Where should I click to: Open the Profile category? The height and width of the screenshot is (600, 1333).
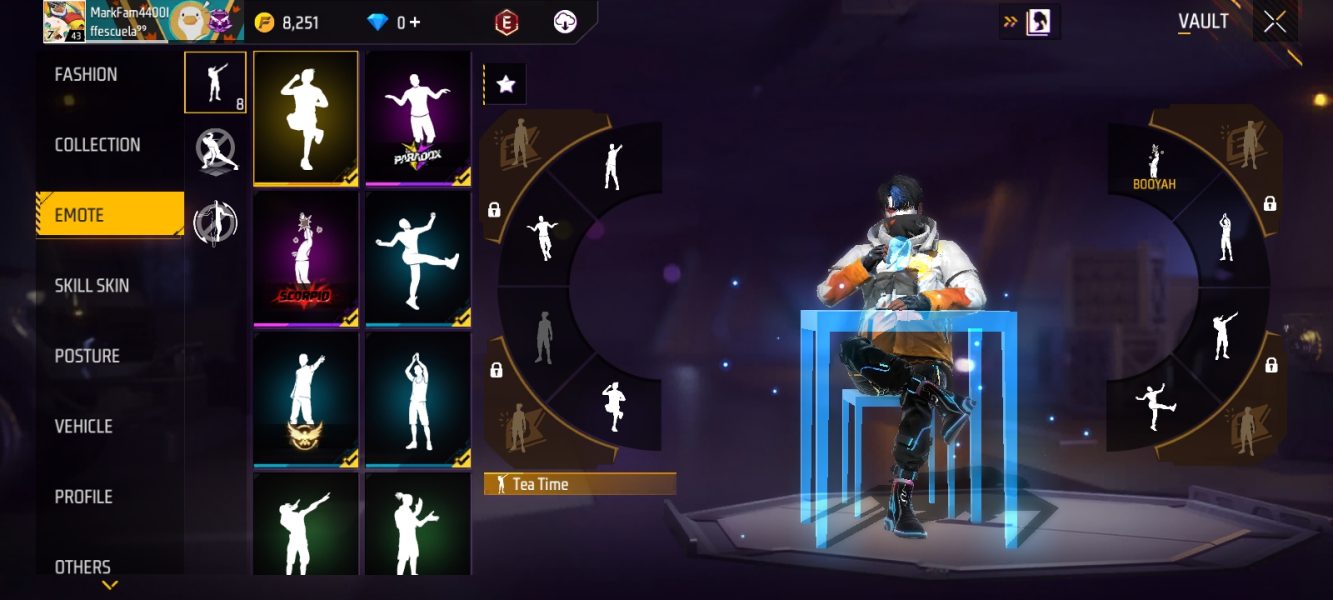click(x=83, y=497)
